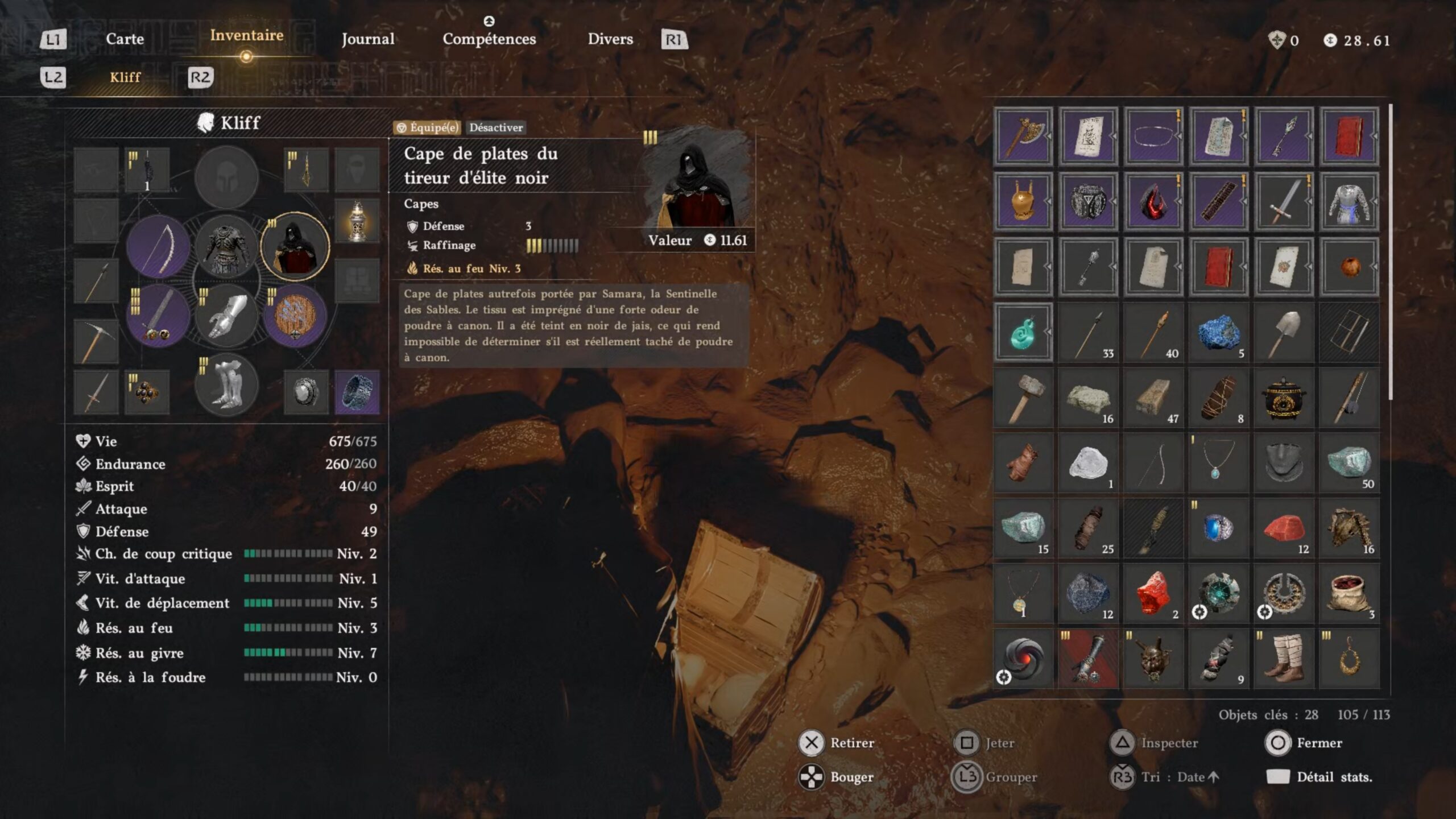Switch to the Carte tab

[x=125, y=39]
